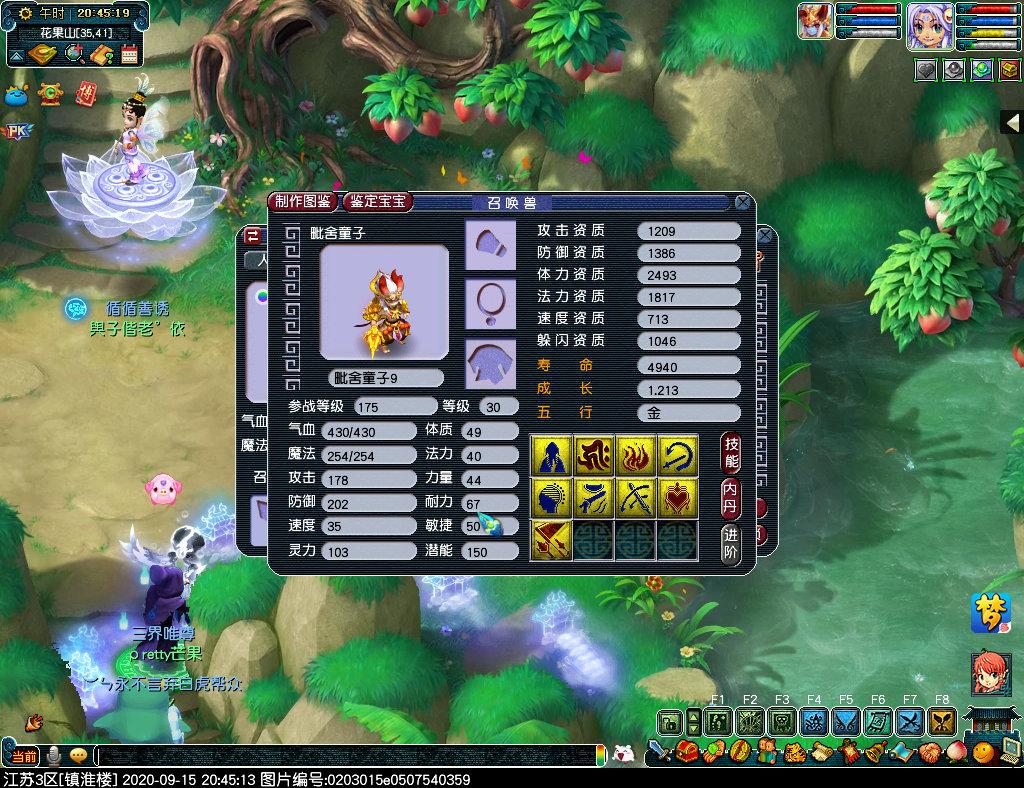Switch to the 技能 skills tab

click(x=732, y=455)
